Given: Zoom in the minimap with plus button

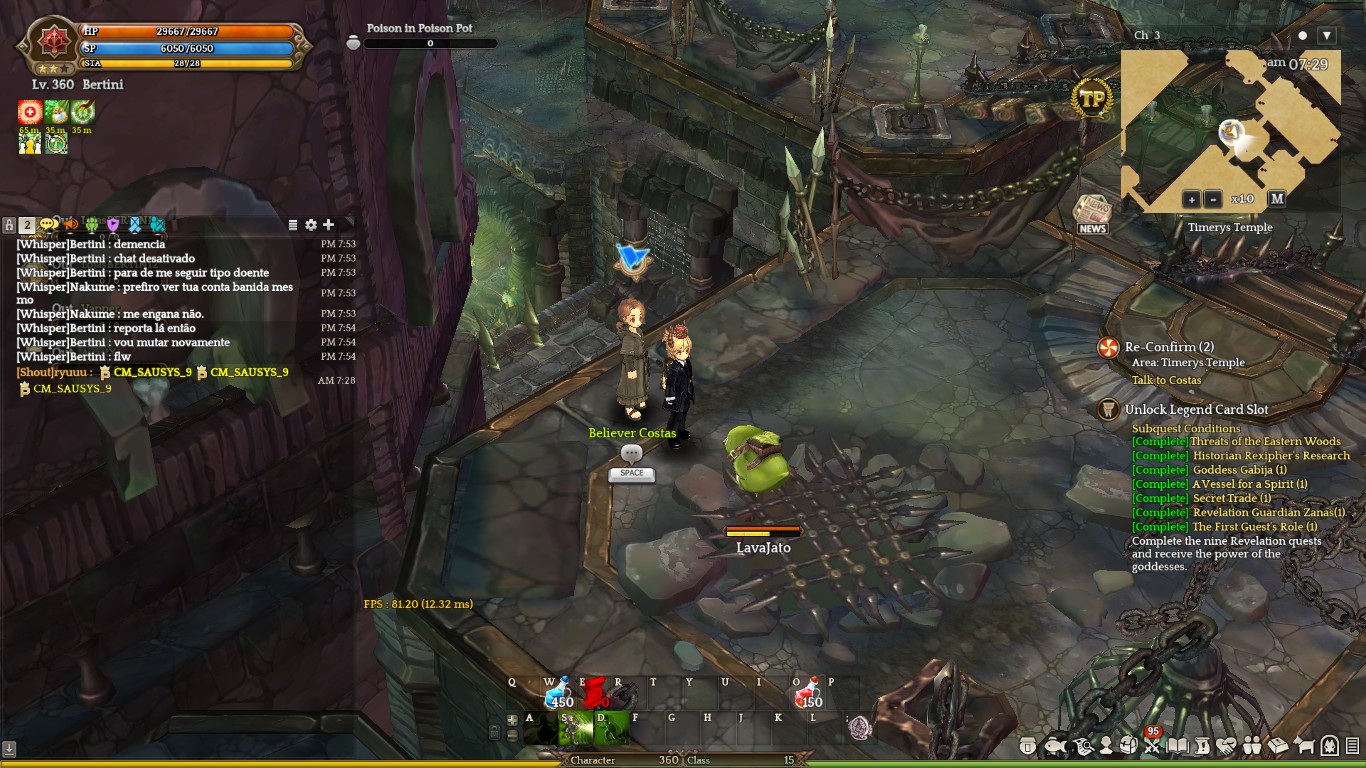Looking at the screenshot, I should coord(1191,199).
